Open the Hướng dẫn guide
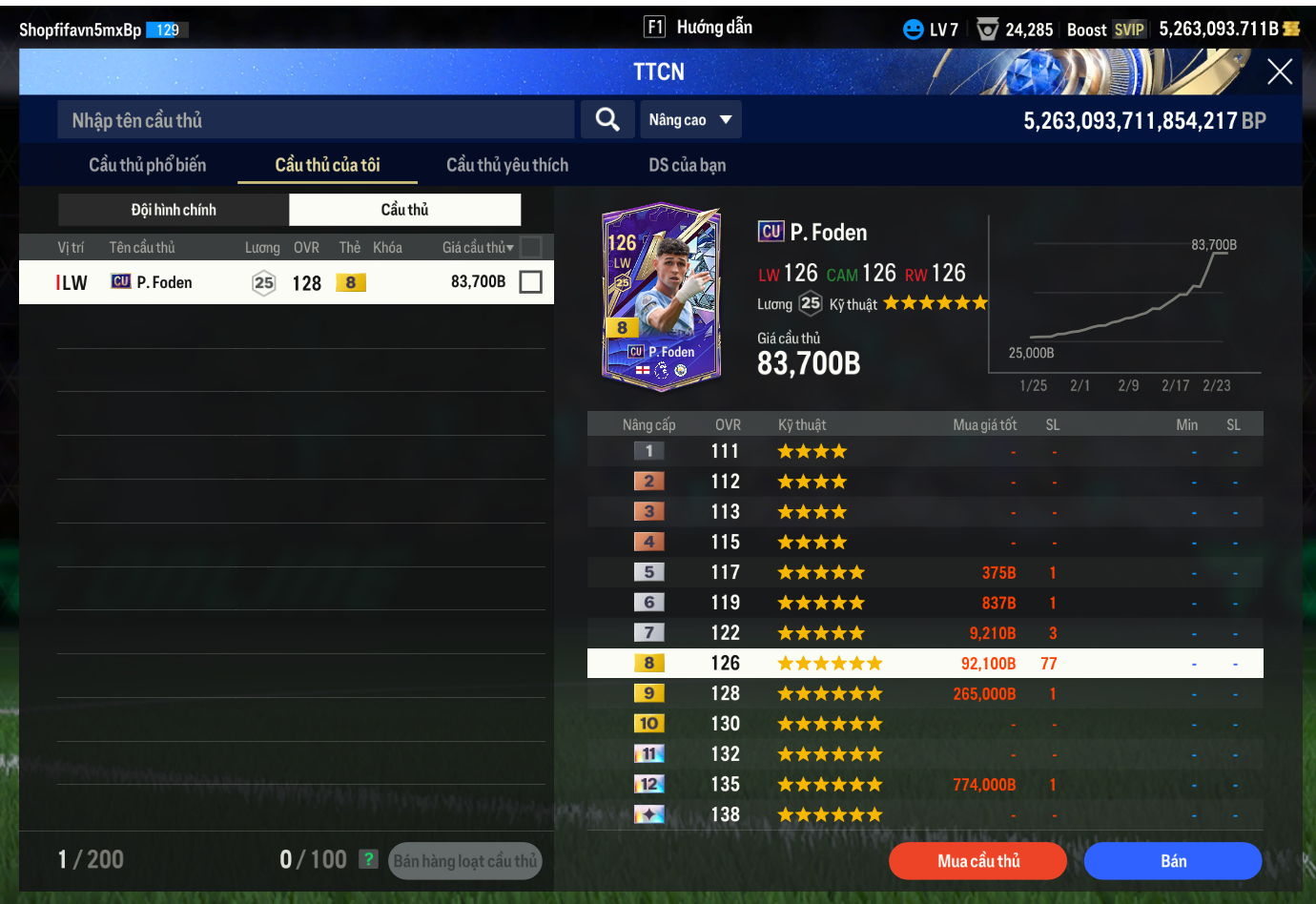Screen dimensions: 1316x904 click(x=699, y=27)
